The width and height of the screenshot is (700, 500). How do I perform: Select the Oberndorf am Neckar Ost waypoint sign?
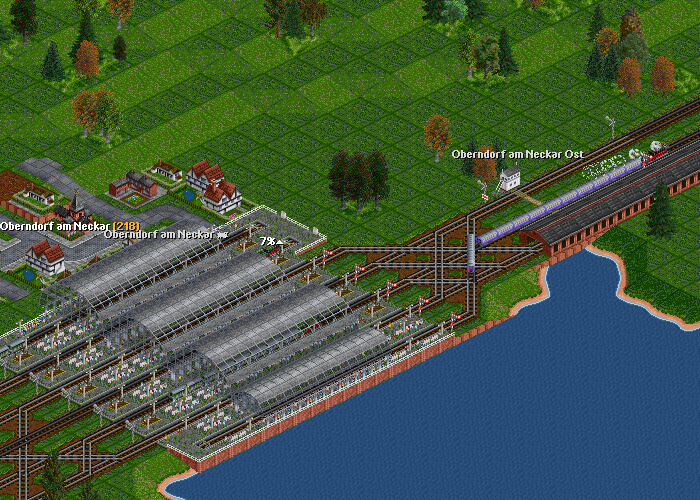[x=517, y=154]
